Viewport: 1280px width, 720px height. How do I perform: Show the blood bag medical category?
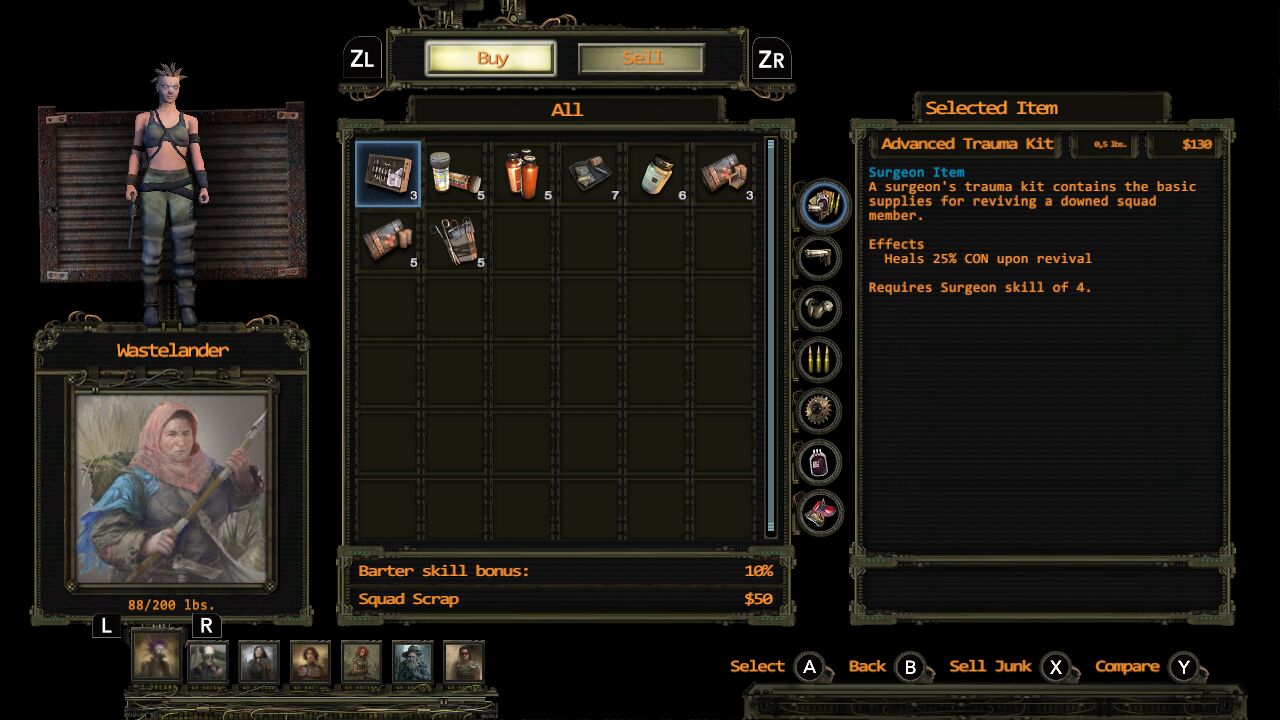[819, 462]
